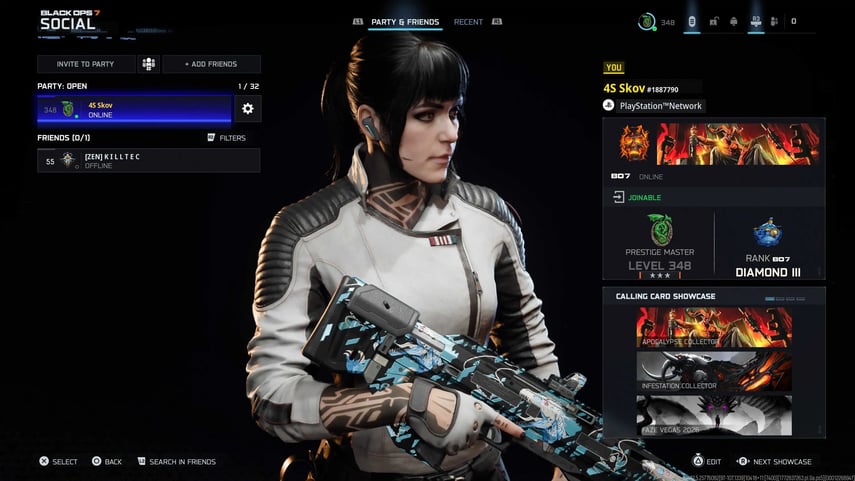Select 4S Skov party member row
Image resolution: width=855 pixels, height=481 pixels.
click(134, 109)
